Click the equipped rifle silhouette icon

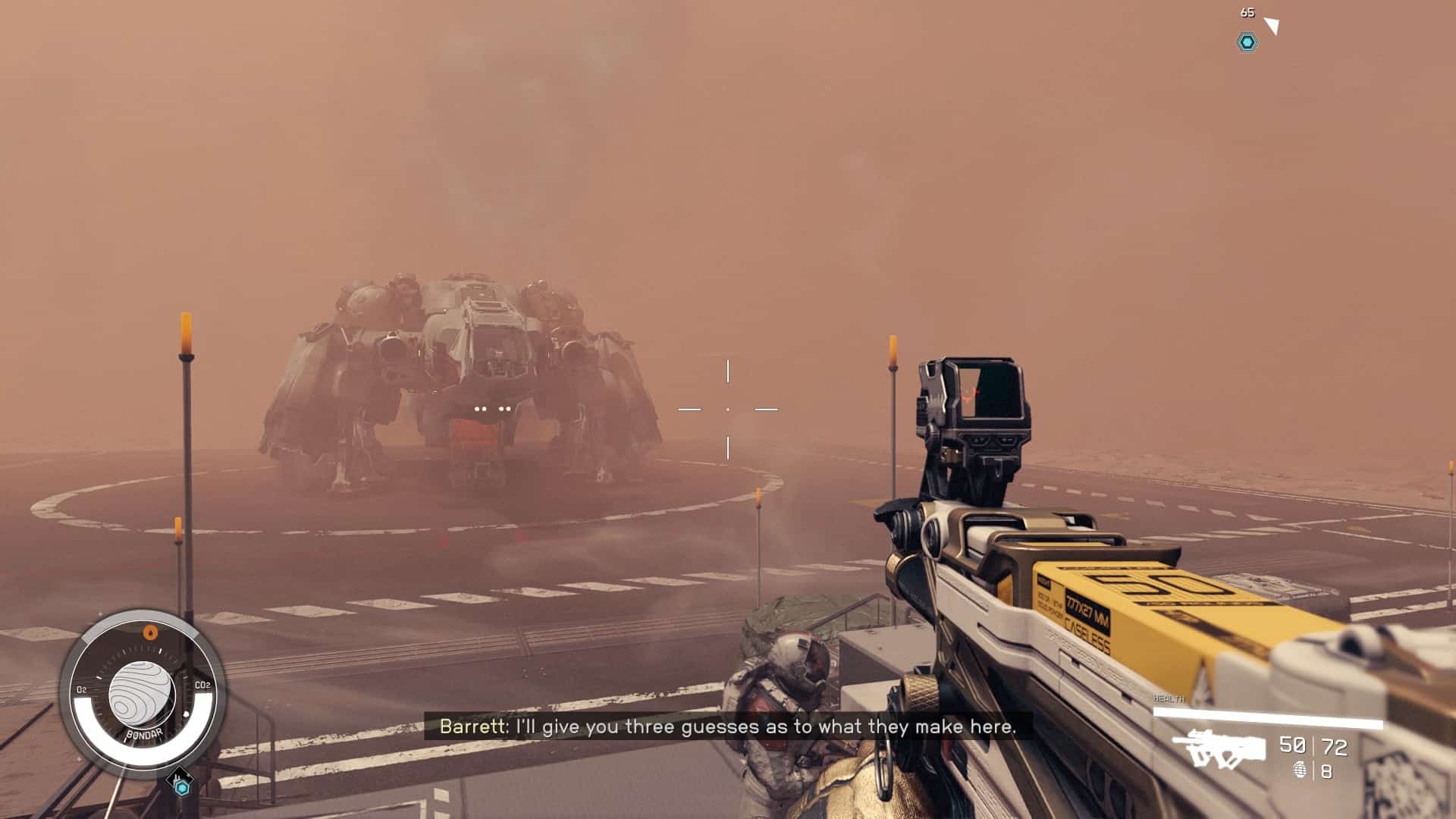(x=1219, y=748)
